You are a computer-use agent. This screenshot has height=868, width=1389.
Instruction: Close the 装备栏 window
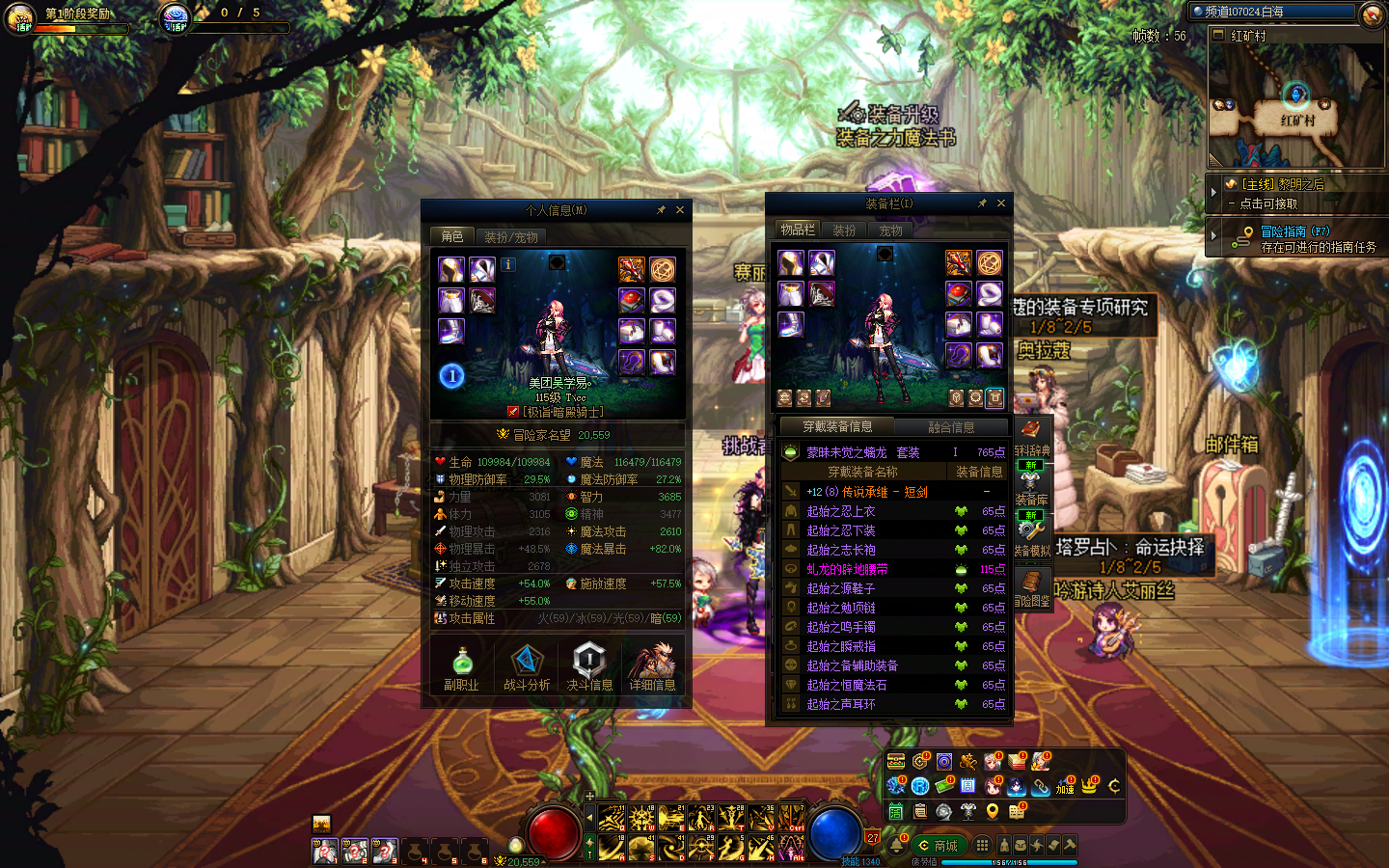click(x=1001, y=203)
